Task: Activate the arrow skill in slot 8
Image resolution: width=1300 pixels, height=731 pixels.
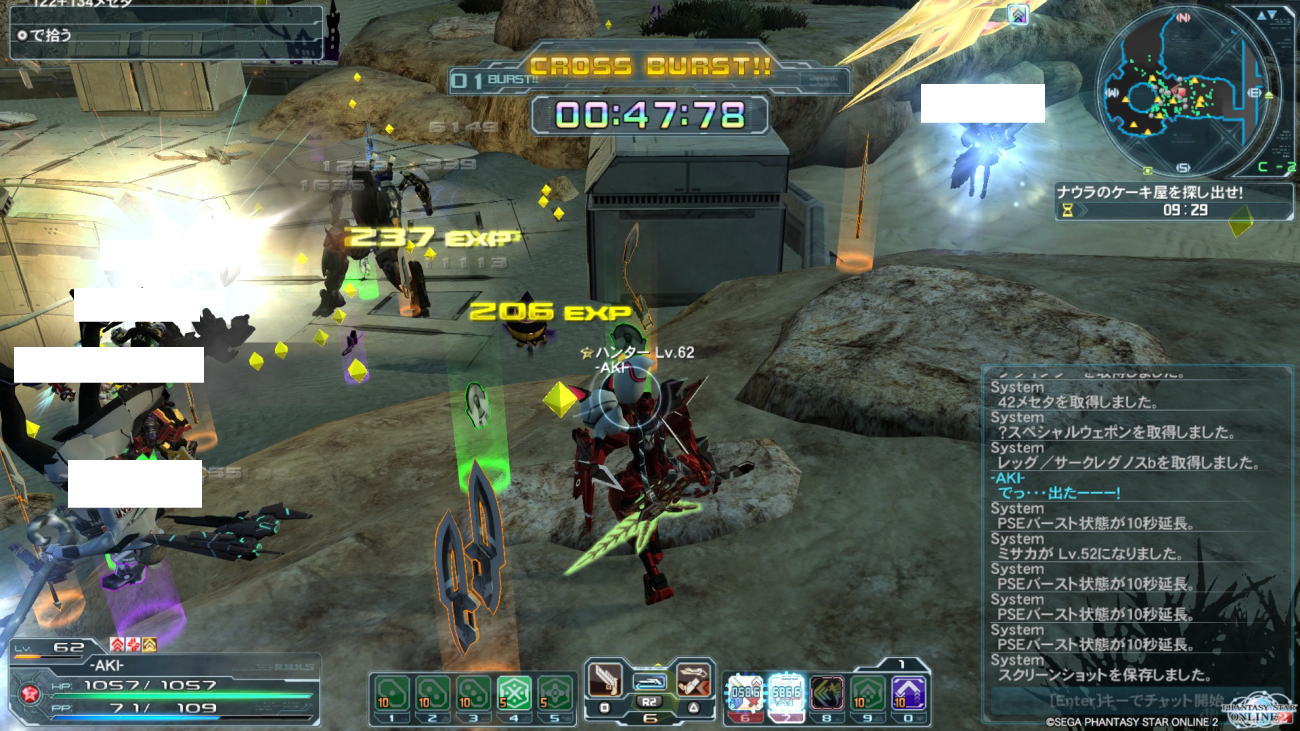Action: 827,692
